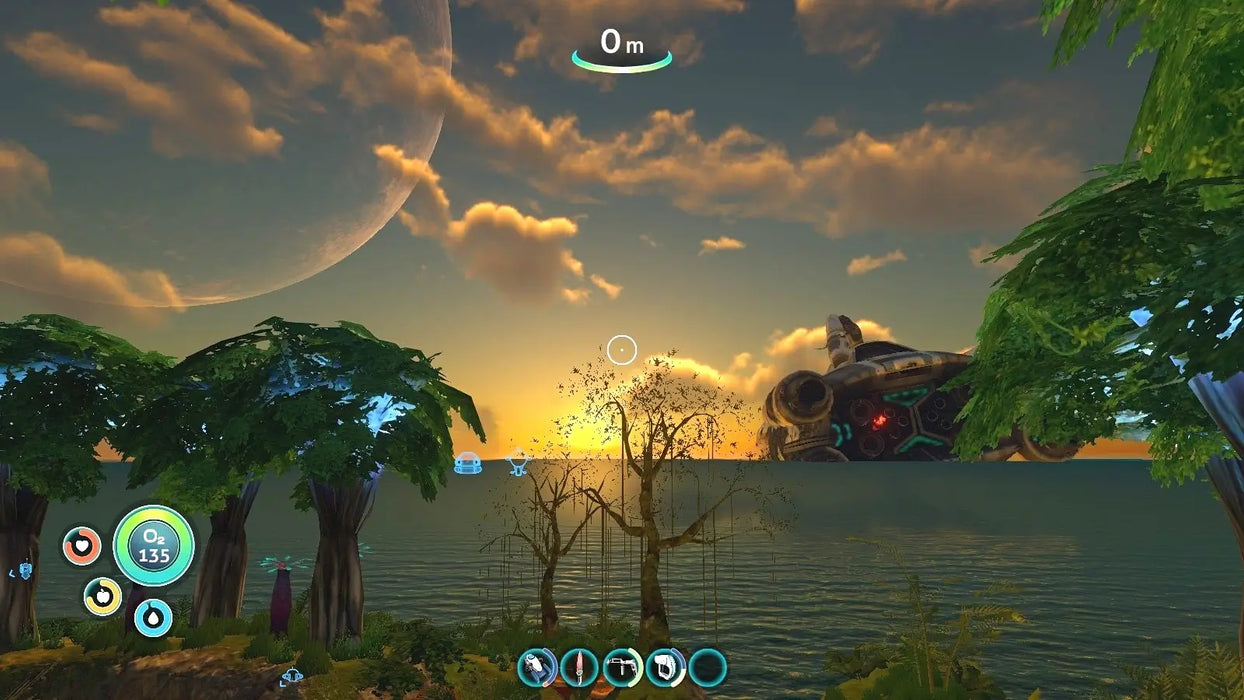Select the Seaglide hotbar slot
1244x700 pixels.
[x=537, y=667]
